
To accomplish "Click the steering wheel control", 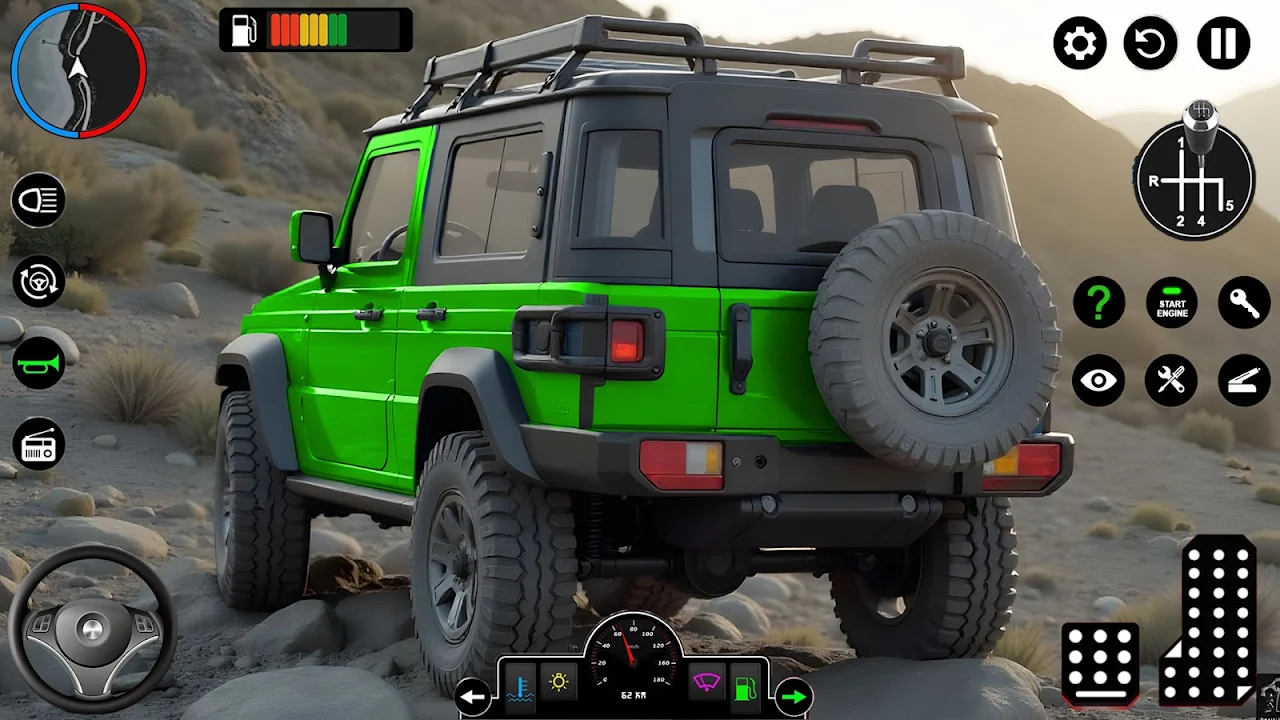I will coord(92,628).
